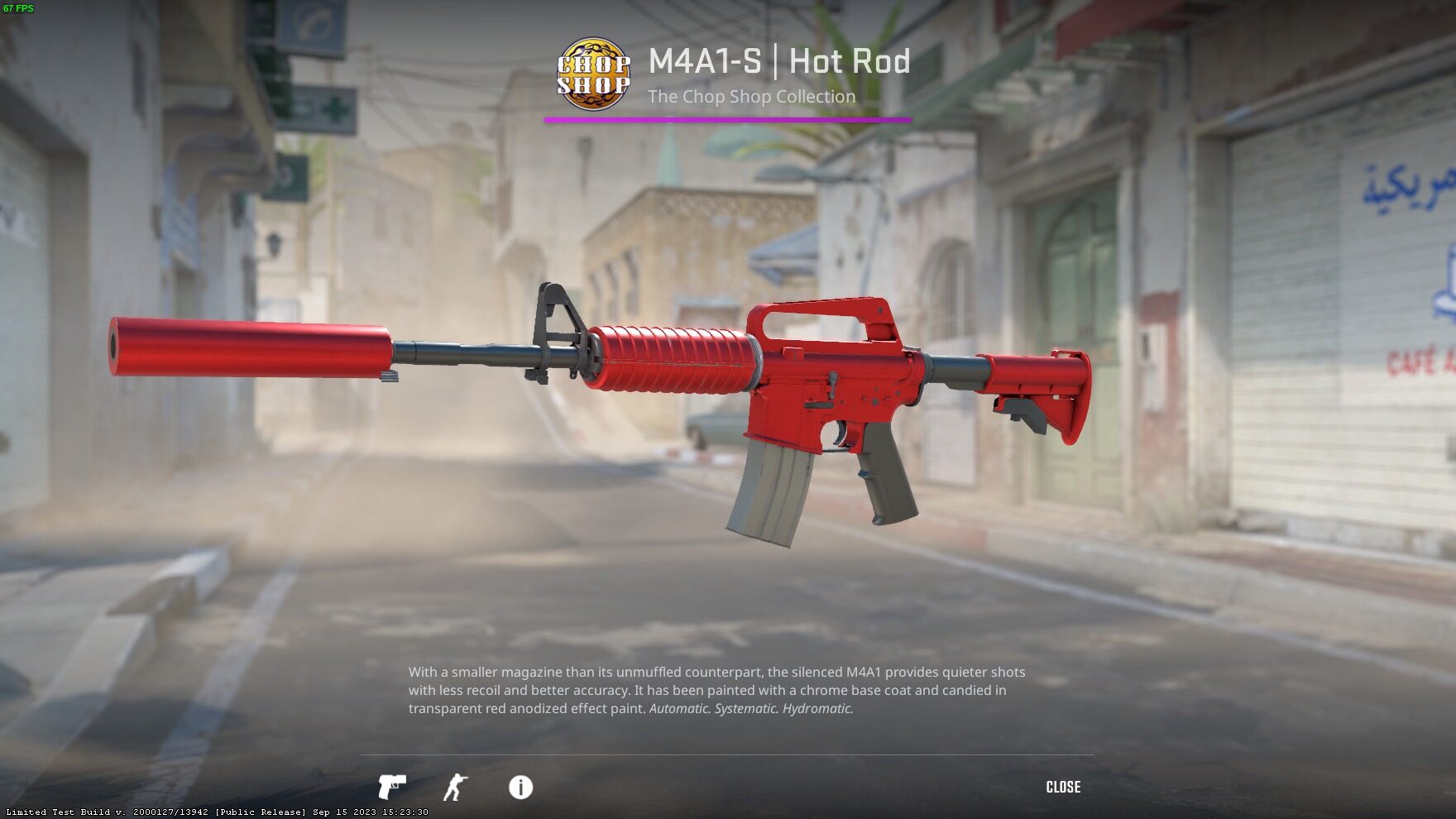Expand The Chop Shop Collection entry

751,96
